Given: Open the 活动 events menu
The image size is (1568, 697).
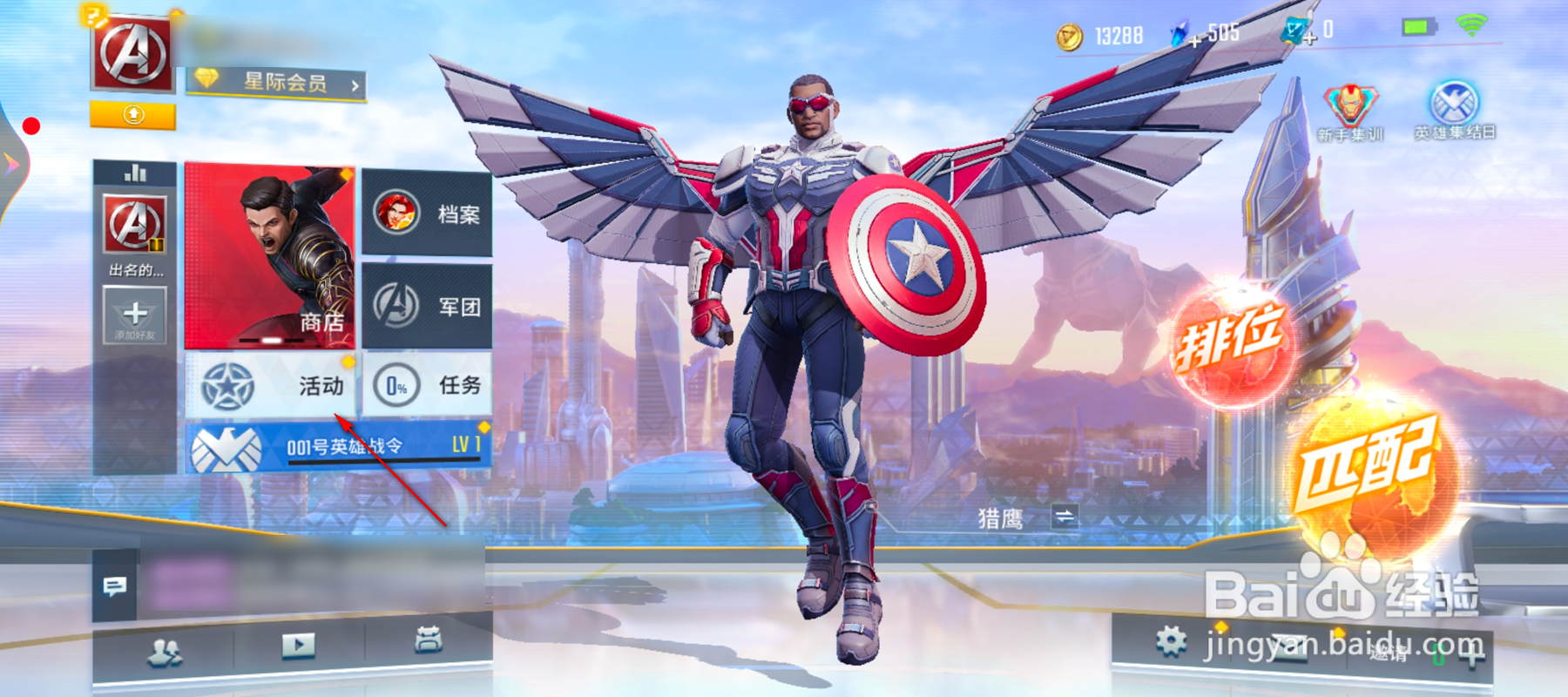Looking at the screenshot, I should pos(271,385).
